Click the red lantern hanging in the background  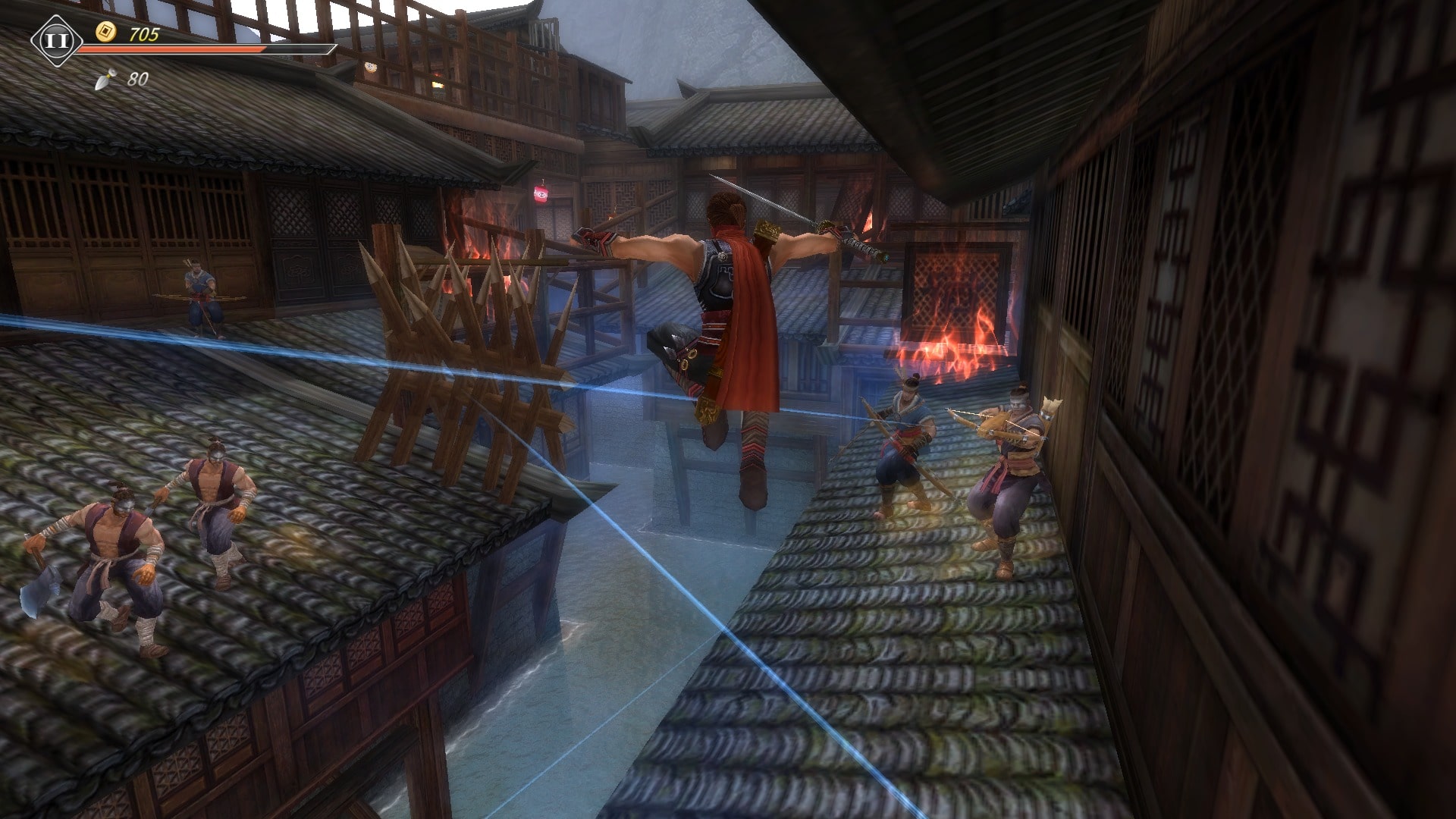tap(540, 196)
